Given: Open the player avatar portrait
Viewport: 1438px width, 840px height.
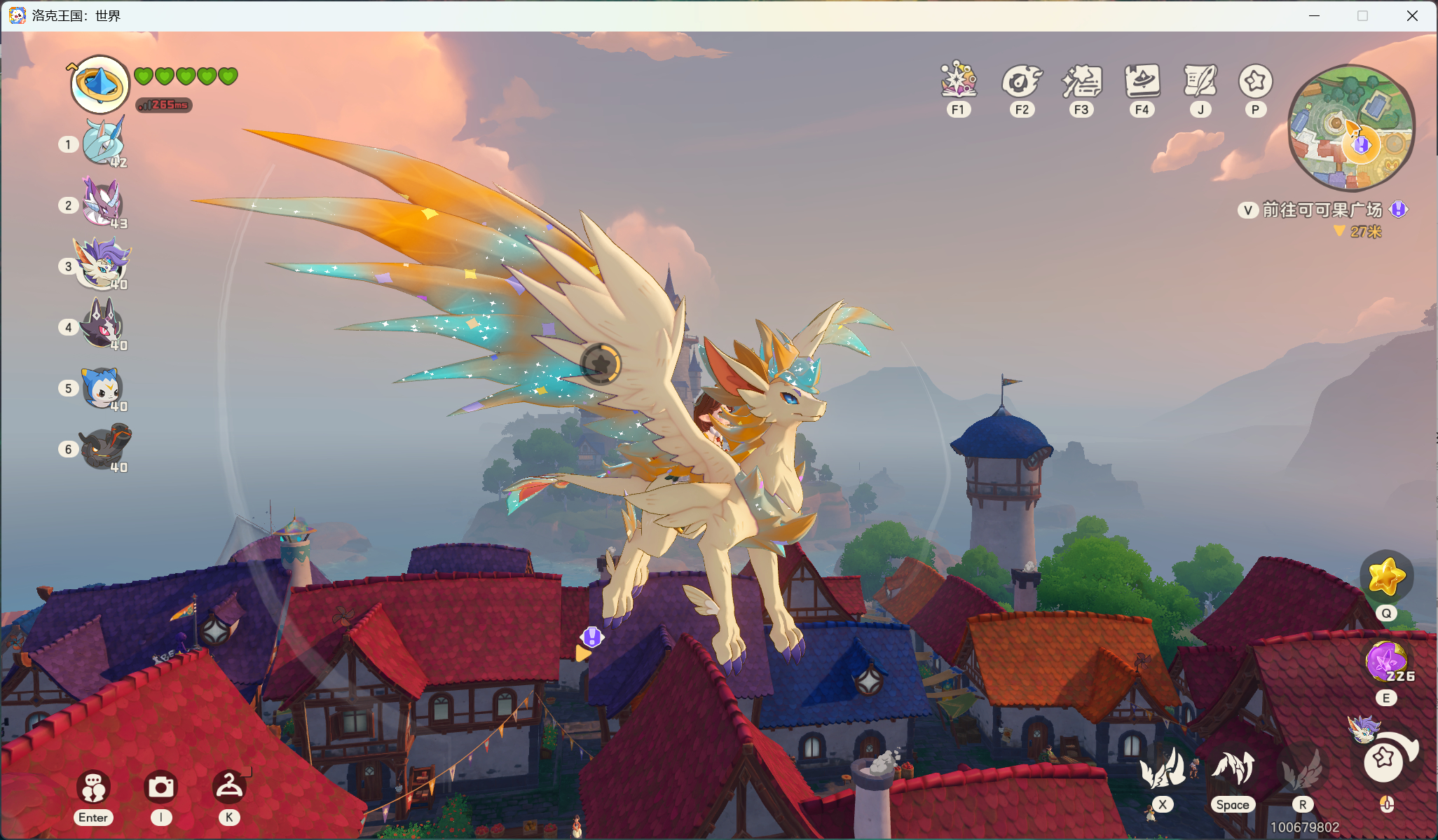Looking at the screenshot, I should (100, 85).
